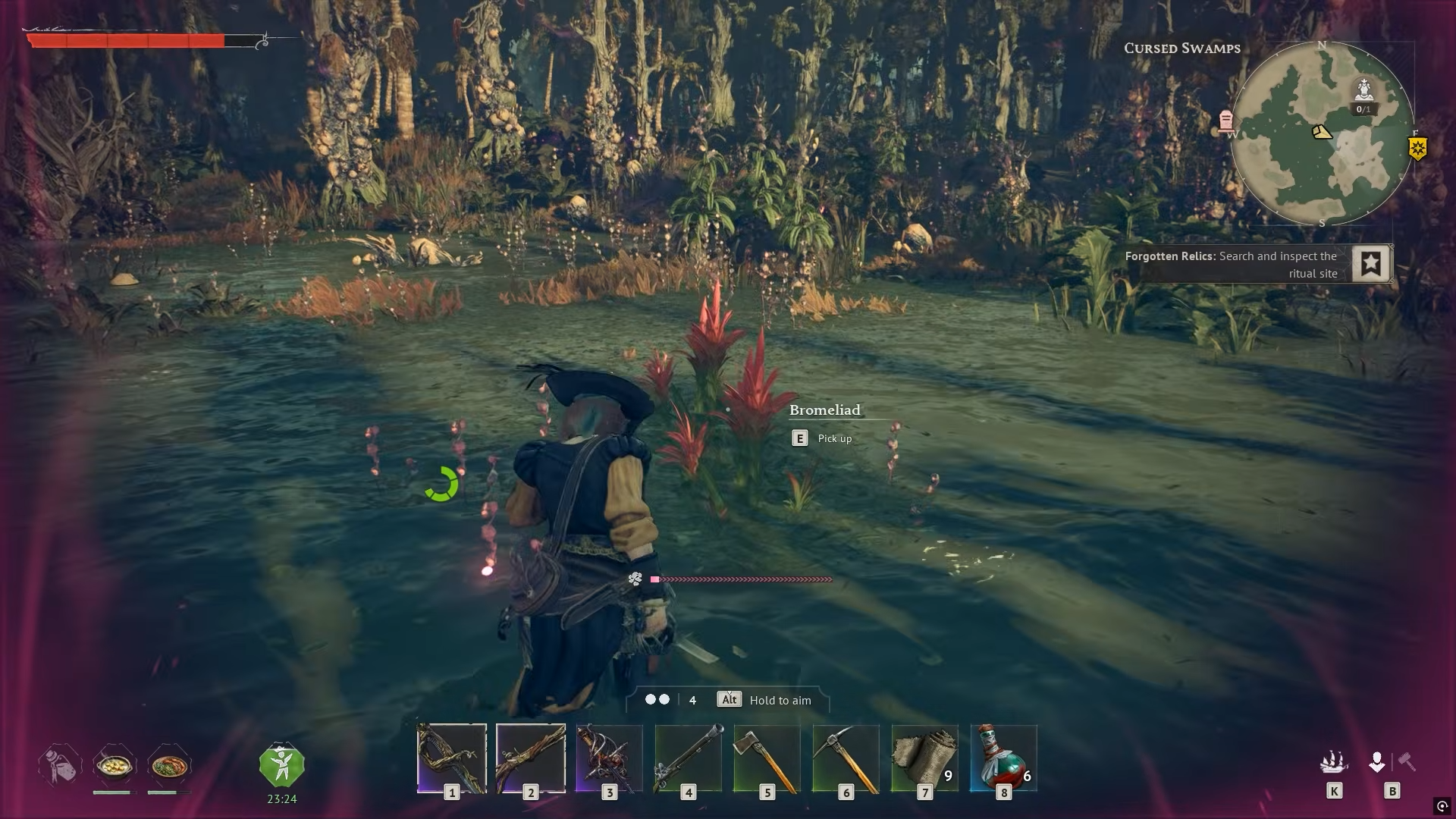This screenshot has height=819, width=1456.
Task: Select the vine-wrapped cutlass in slot 1
Action: pyautogui.click(x=452, y=758)
